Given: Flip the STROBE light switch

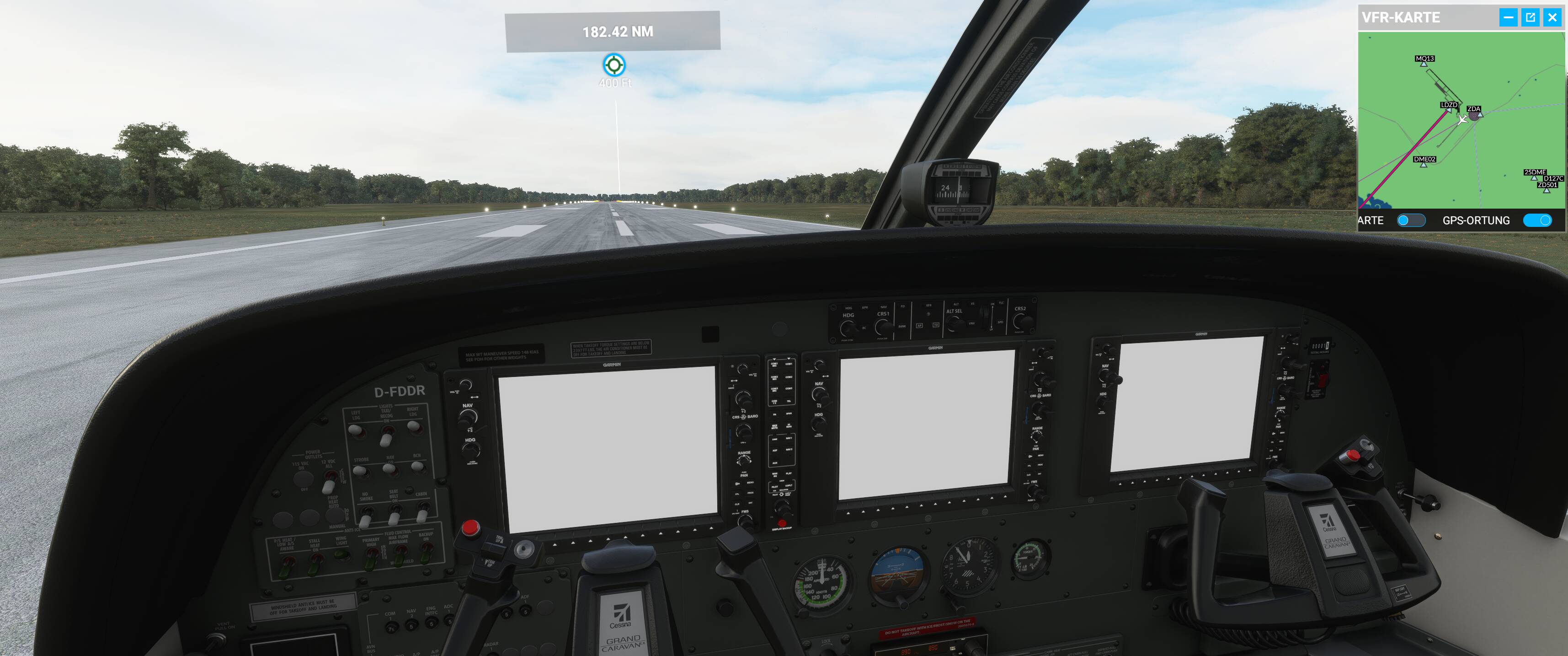Looking at the screenshot, I should pos(360,471).
